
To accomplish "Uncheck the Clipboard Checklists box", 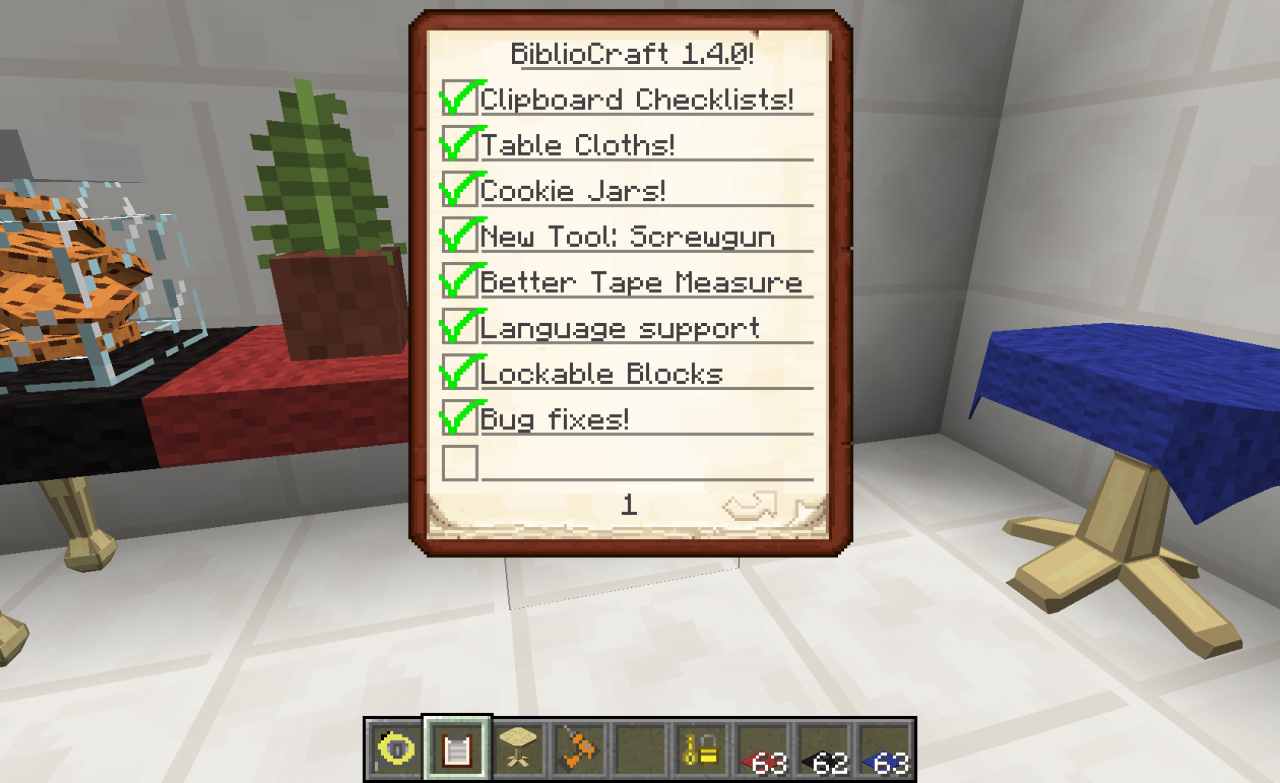I will click(459, 100).
